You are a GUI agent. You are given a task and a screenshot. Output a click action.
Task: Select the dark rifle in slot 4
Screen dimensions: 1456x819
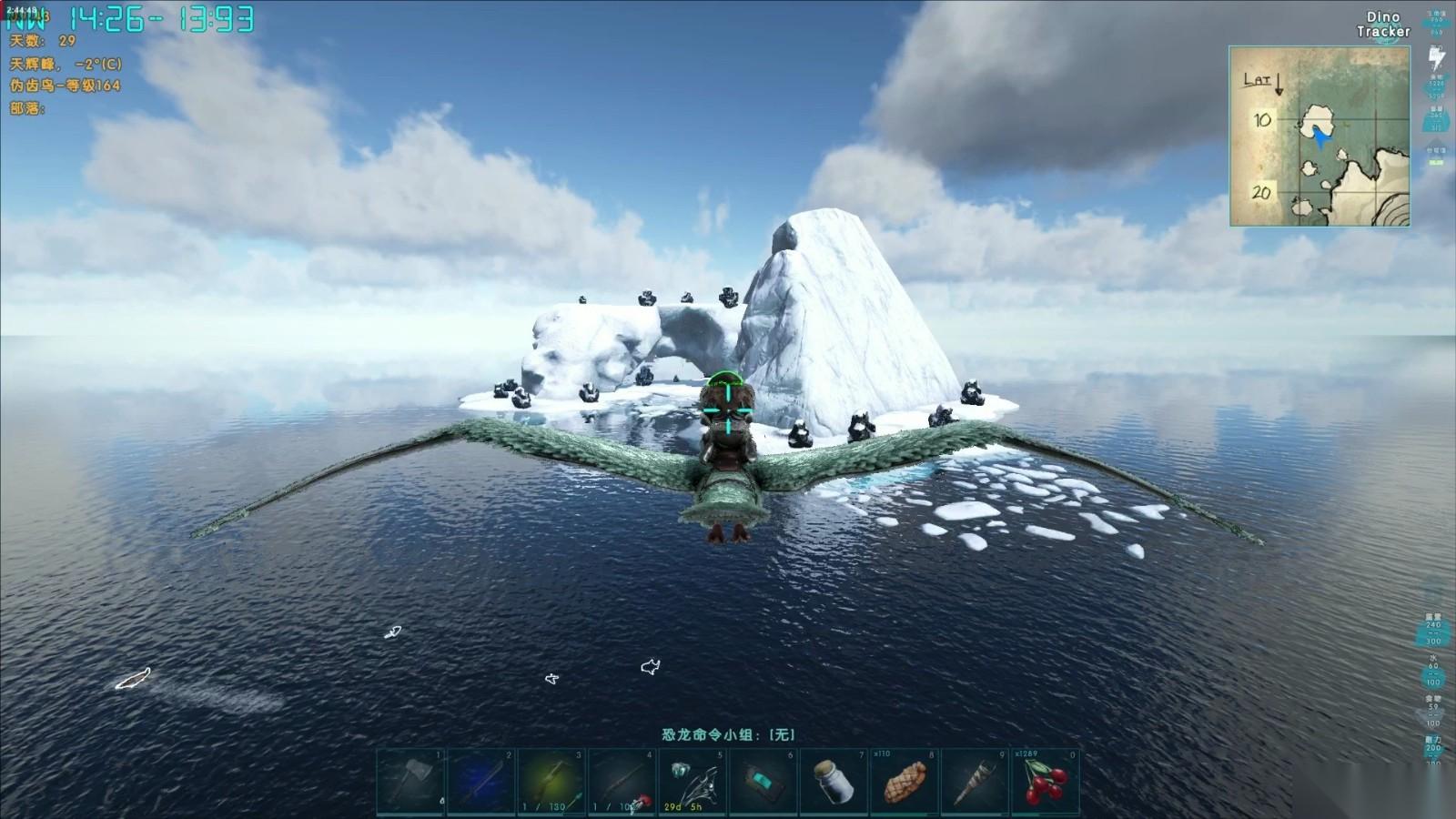622,782
